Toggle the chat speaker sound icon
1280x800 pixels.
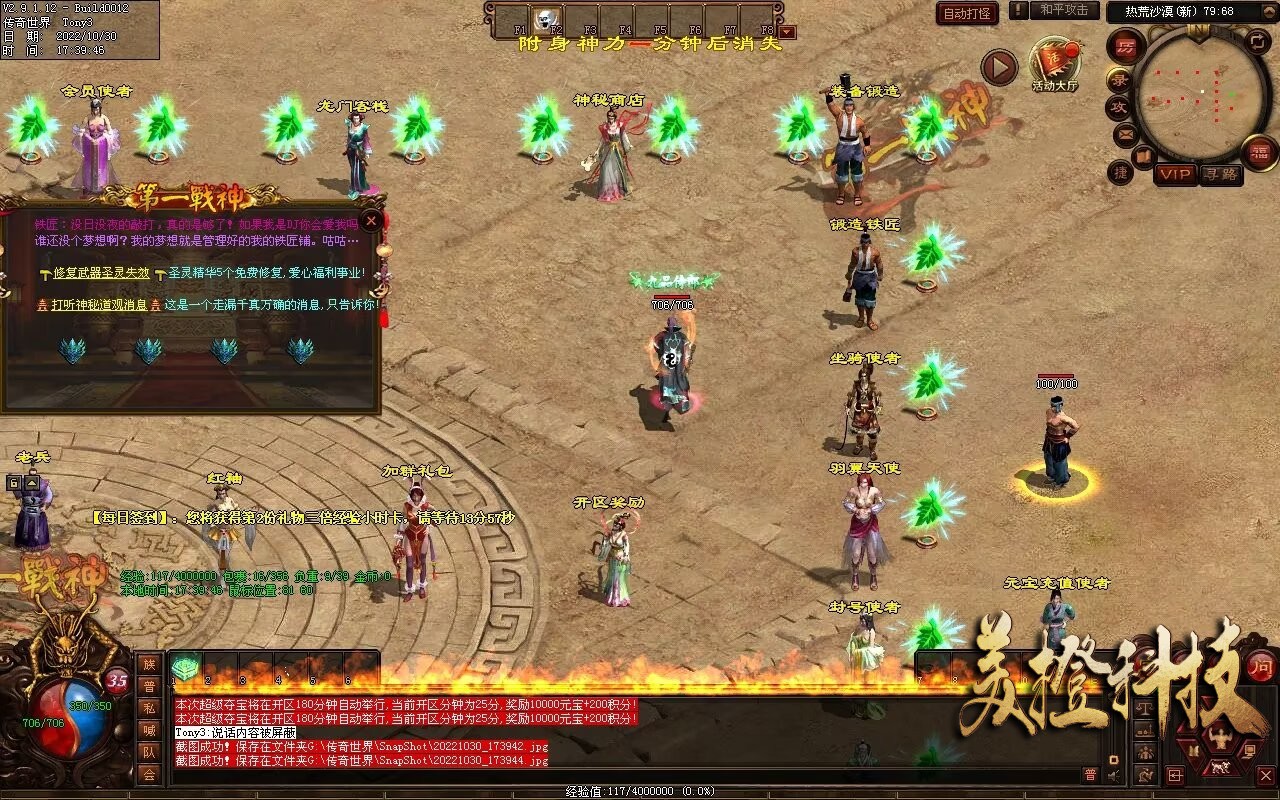[1114, 775]
